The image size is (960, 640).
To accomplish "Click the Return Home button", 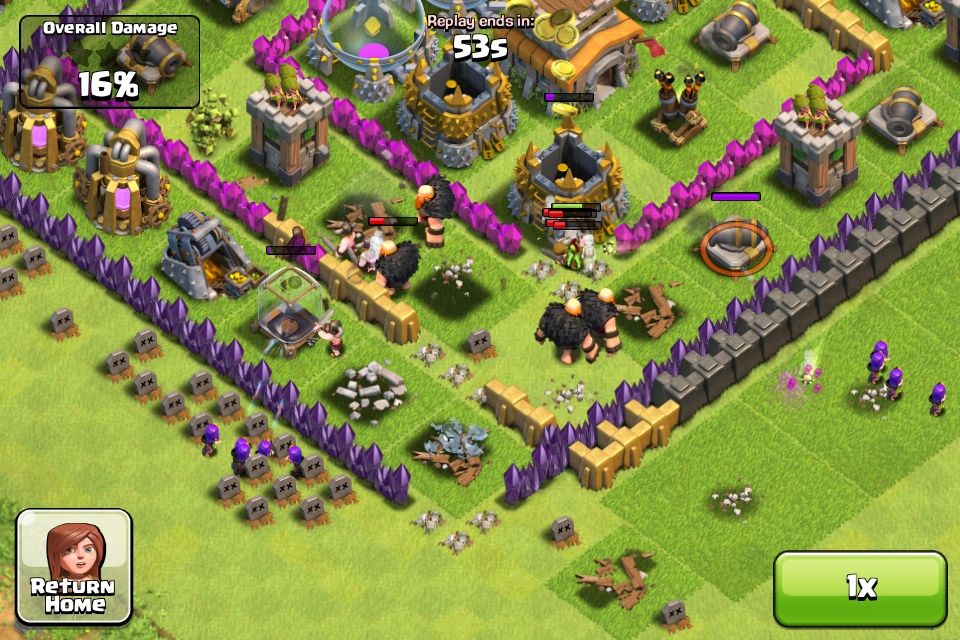I will pyautogui.click(x=73, y=567).
